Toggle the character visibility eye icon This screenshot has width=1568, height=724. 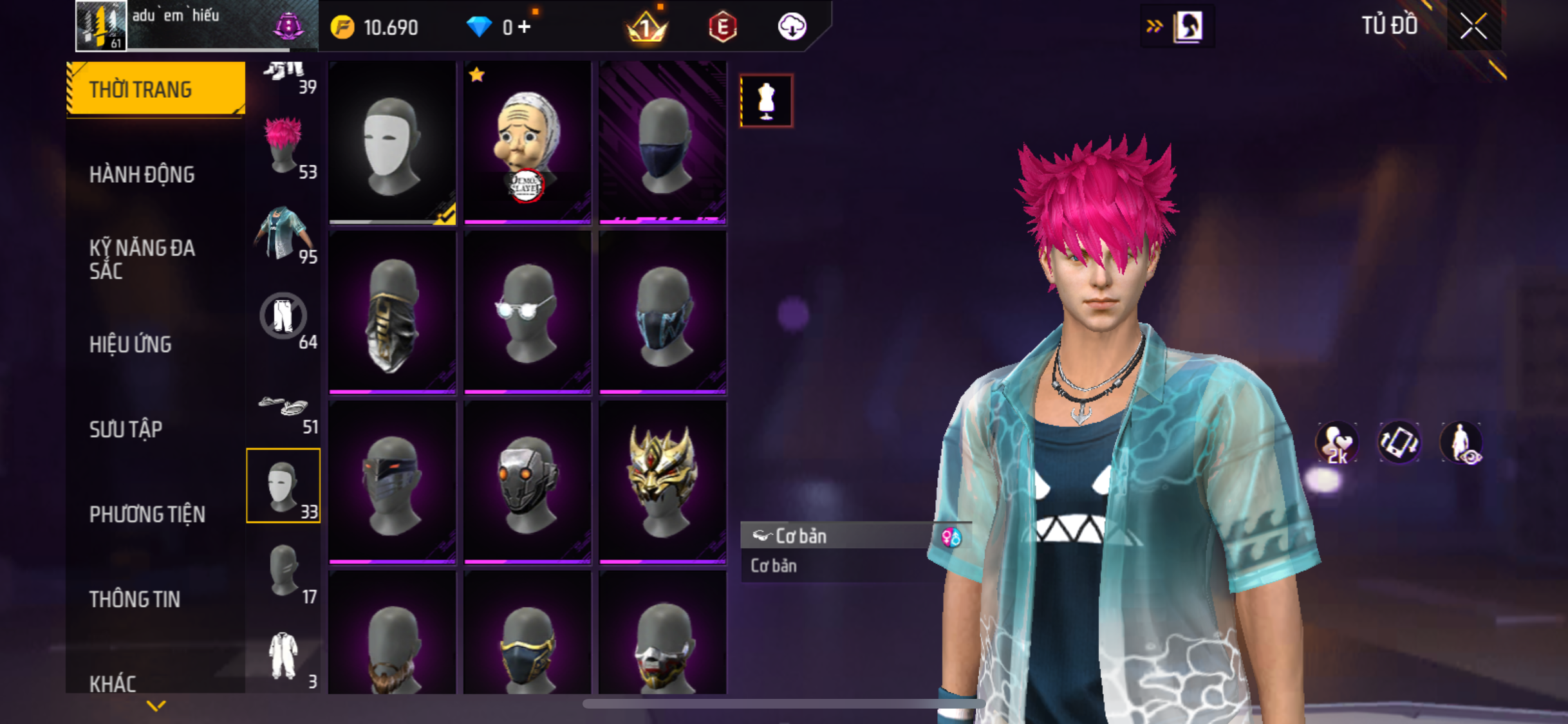click(1461, 443)
